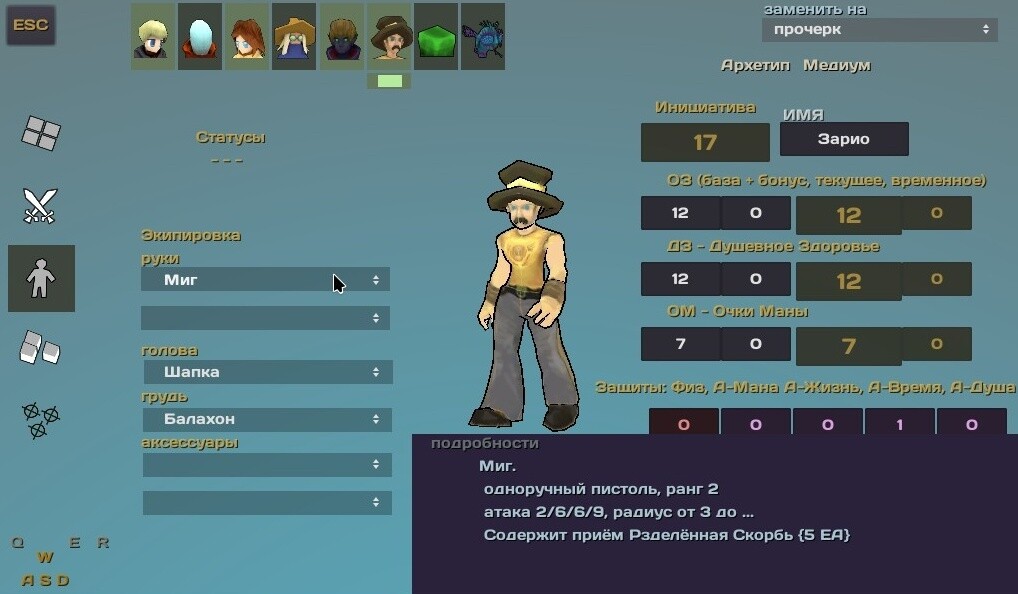Select the white-bearded wizard in blue hat portrait
The image size is (1018, 594).
pos(294,37)
